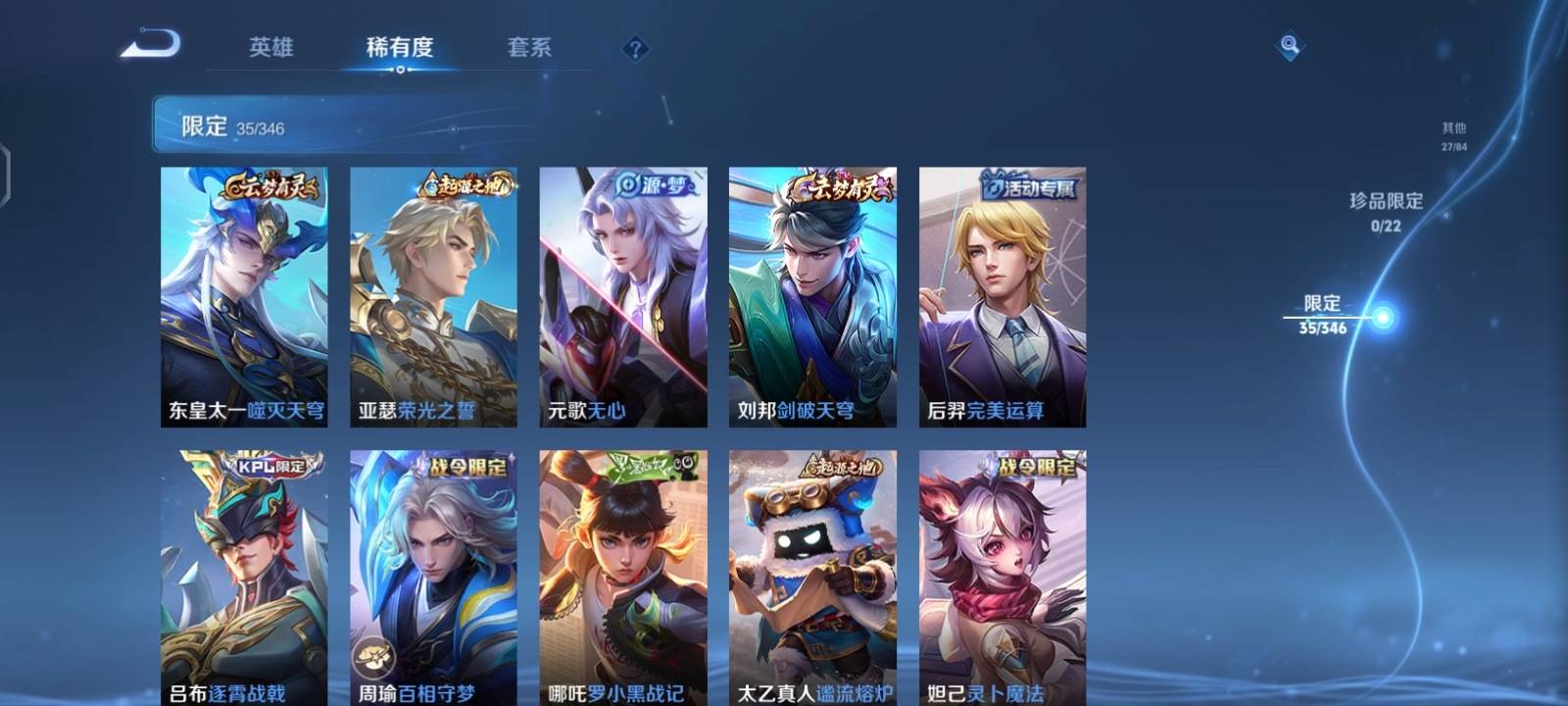Open the 套系 tab
The height and width of the screenshot is (706, 1568).
529,47
